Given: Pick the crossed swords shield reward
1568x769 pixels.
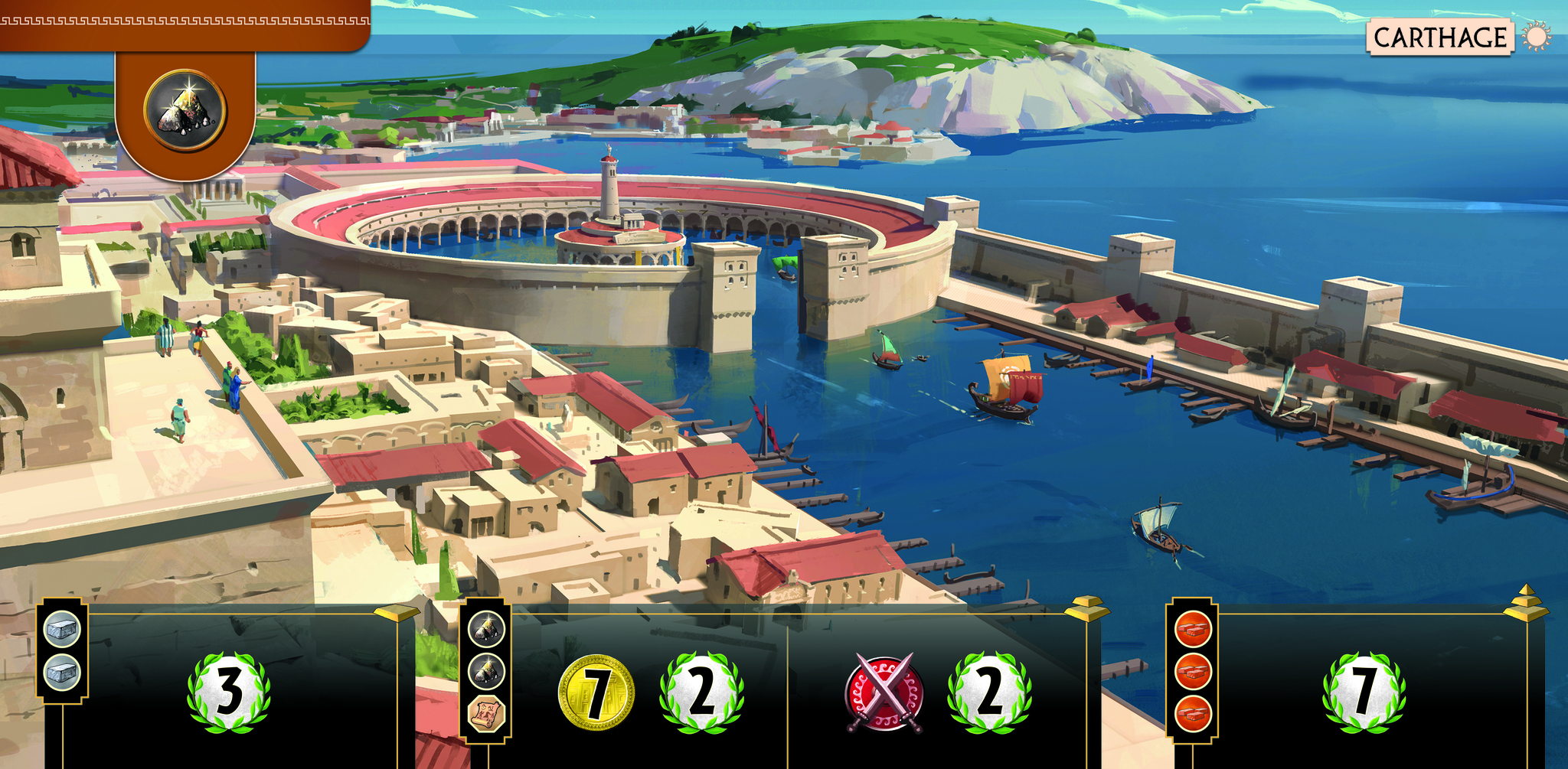Looking at the screenshot, I should coord(884,692).
